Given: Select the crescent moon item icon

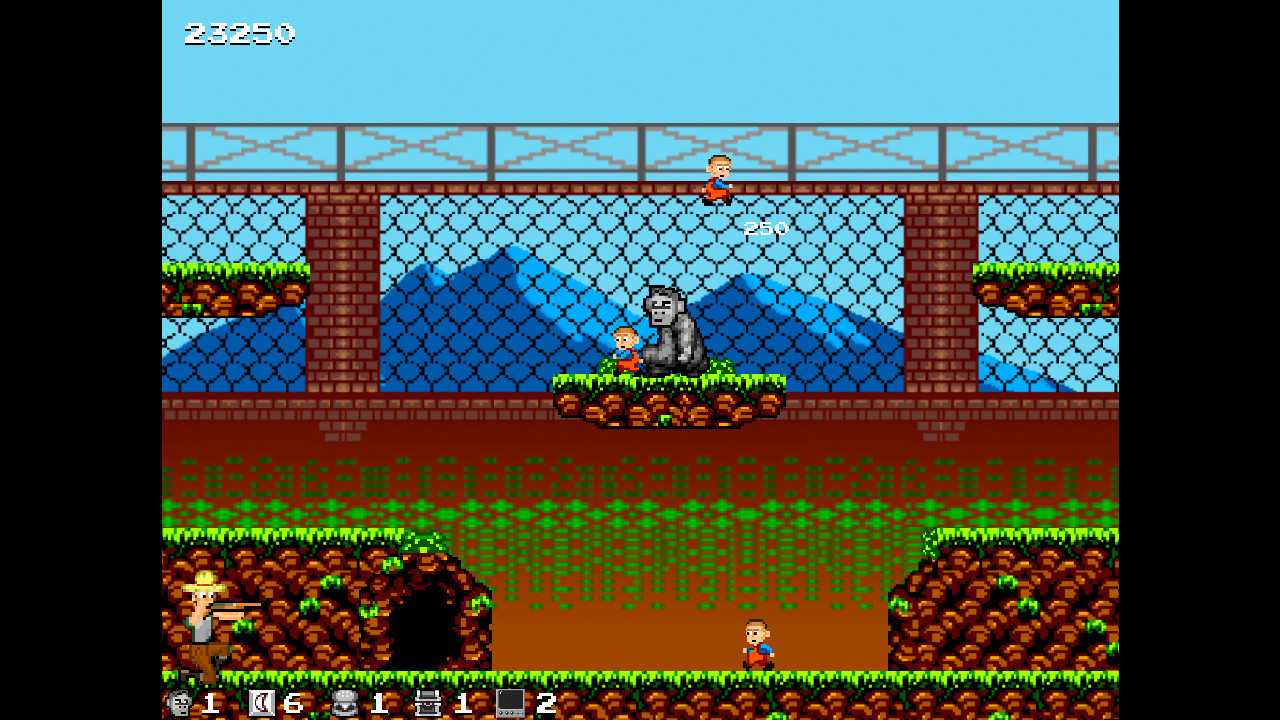Looking at the screenshot, I should (262, 703).
